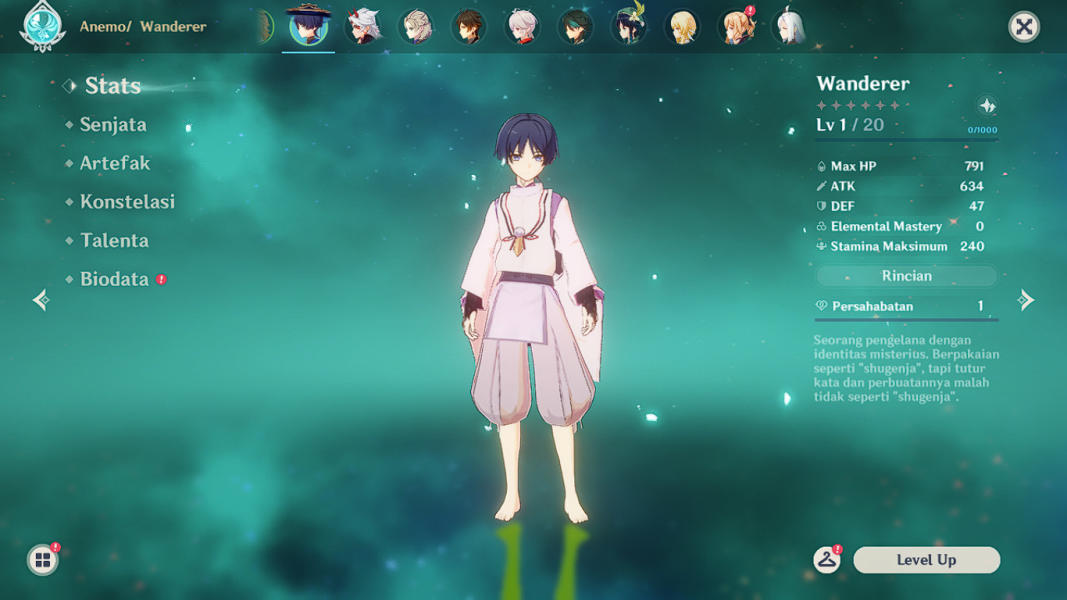Close the character screen with X
1067x600 pixels.
coord(1024,27)
